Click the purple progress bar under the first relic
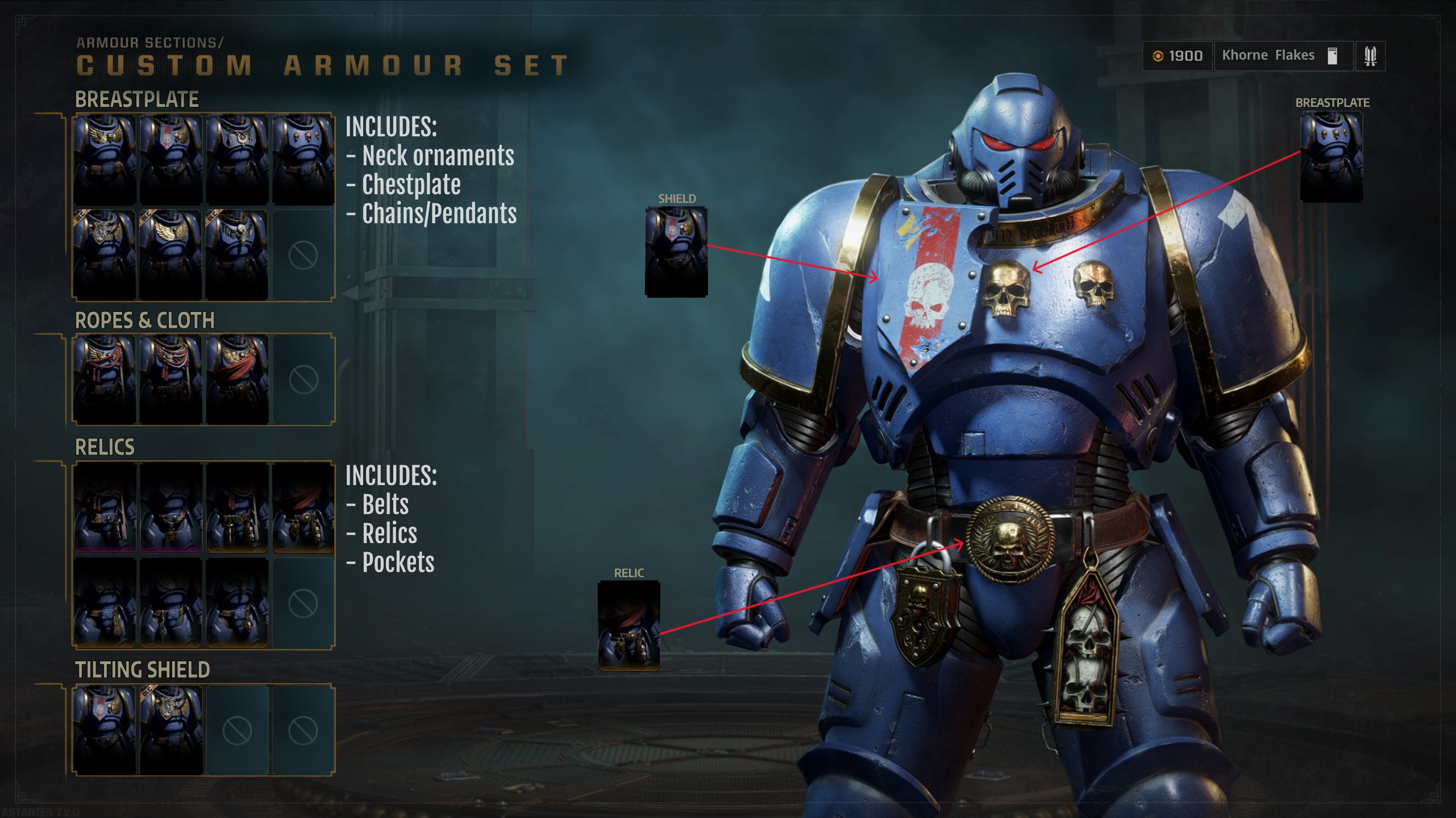 click(x=104, y=549)
